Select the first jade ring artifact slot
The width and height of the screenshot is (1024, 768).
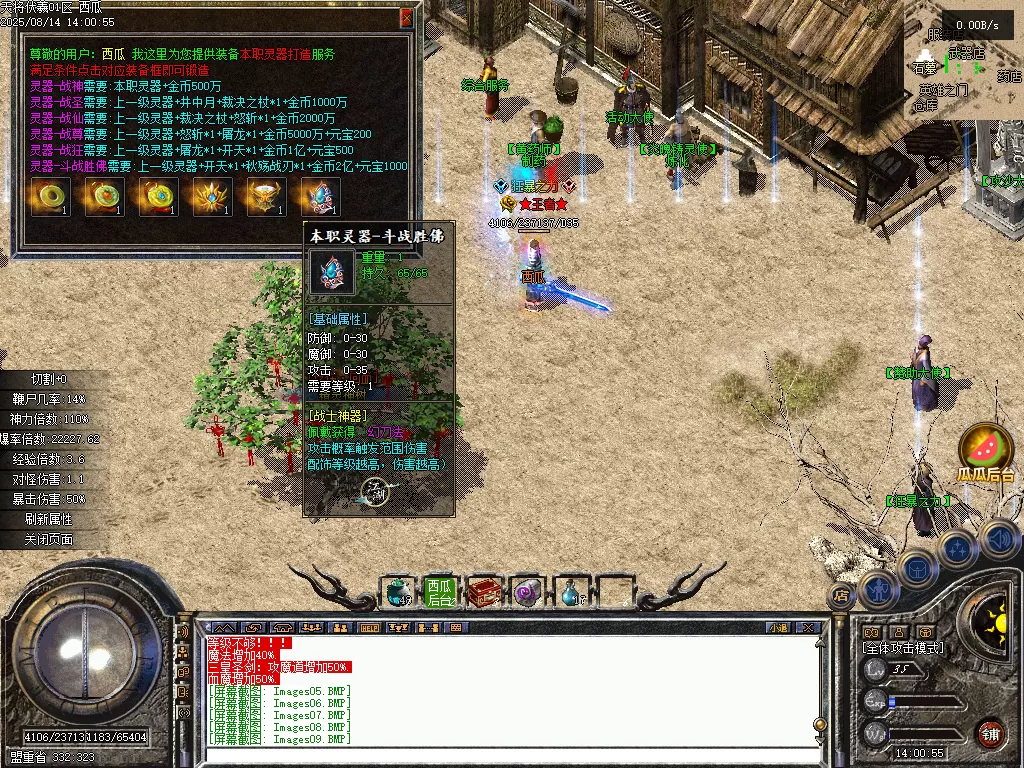point(47,196)
